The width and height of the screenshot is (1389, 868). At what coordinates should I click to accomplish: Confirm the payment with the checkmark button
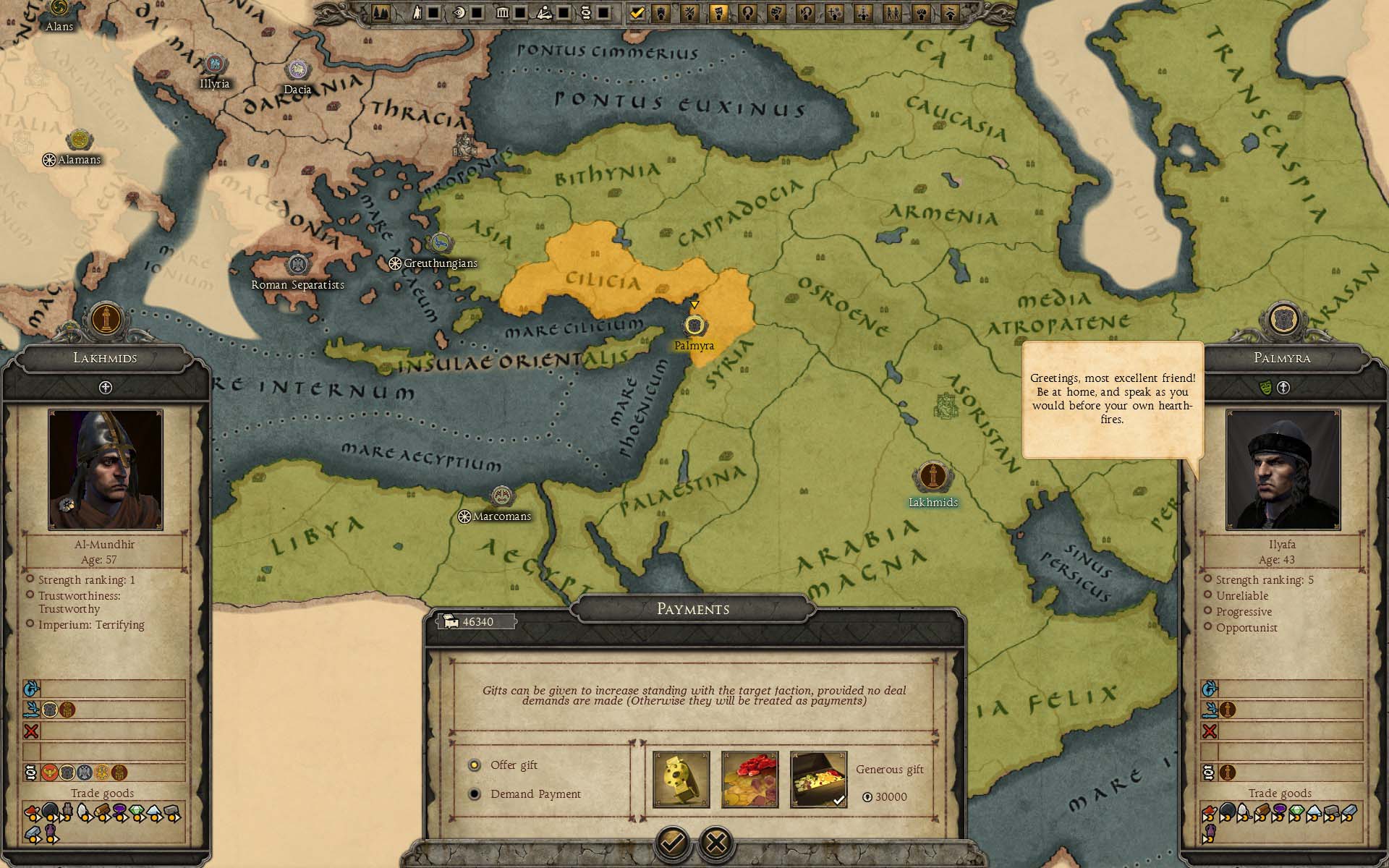(672, 842)
